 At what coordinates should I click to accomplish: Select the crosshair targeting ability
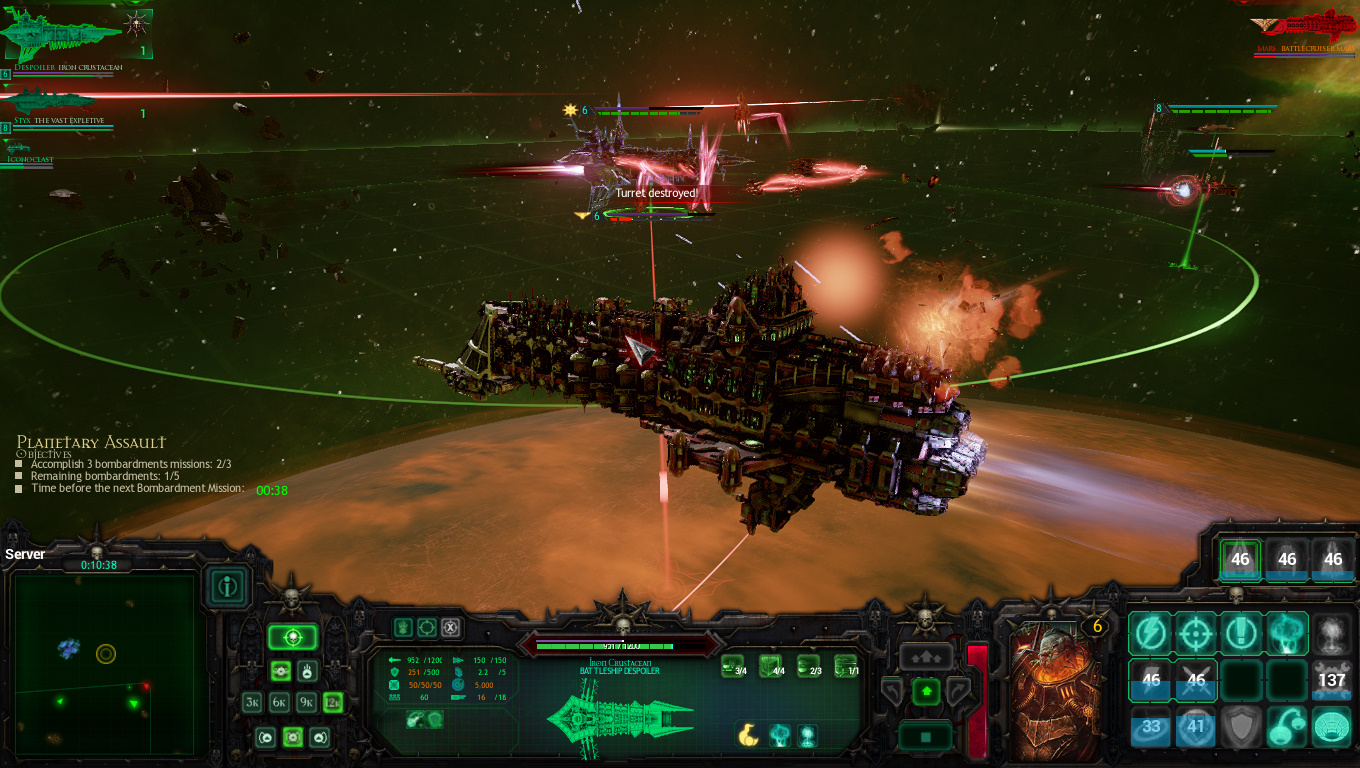pyautogui.click(x=1196, y=632)
